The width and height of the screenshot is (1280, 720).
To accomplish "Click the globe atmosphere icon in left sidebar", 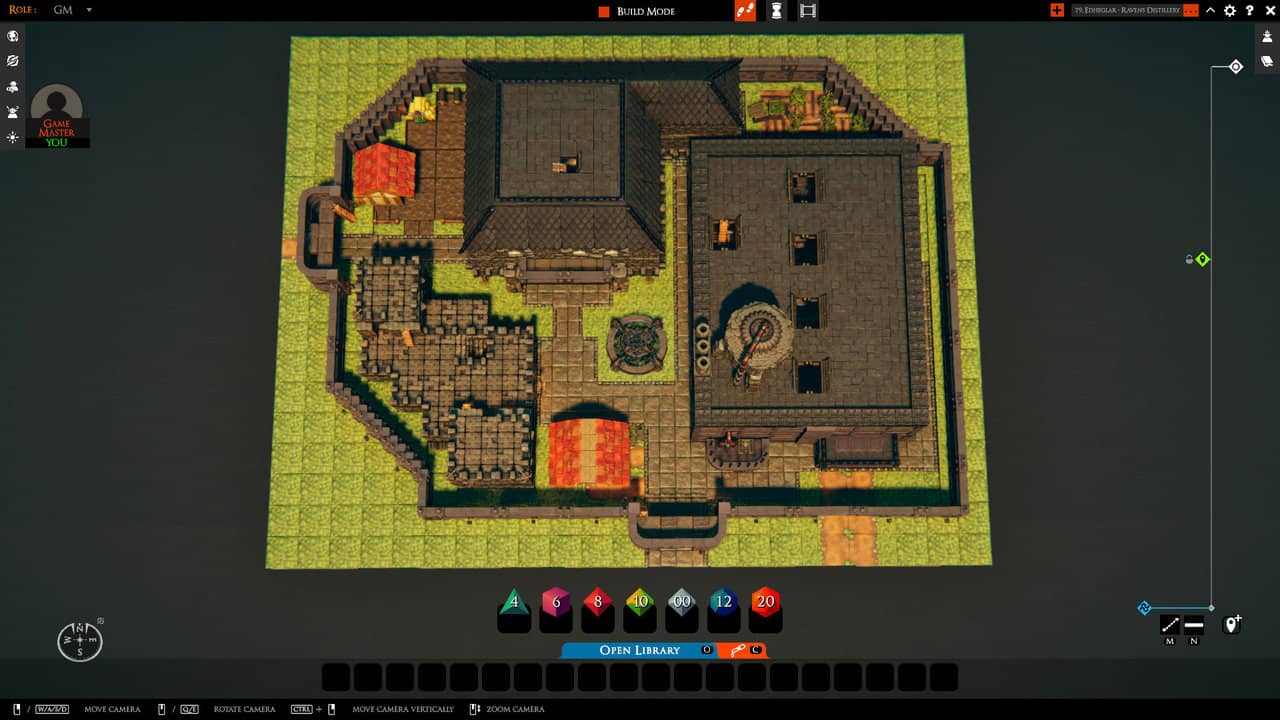I will click(13, 36).
